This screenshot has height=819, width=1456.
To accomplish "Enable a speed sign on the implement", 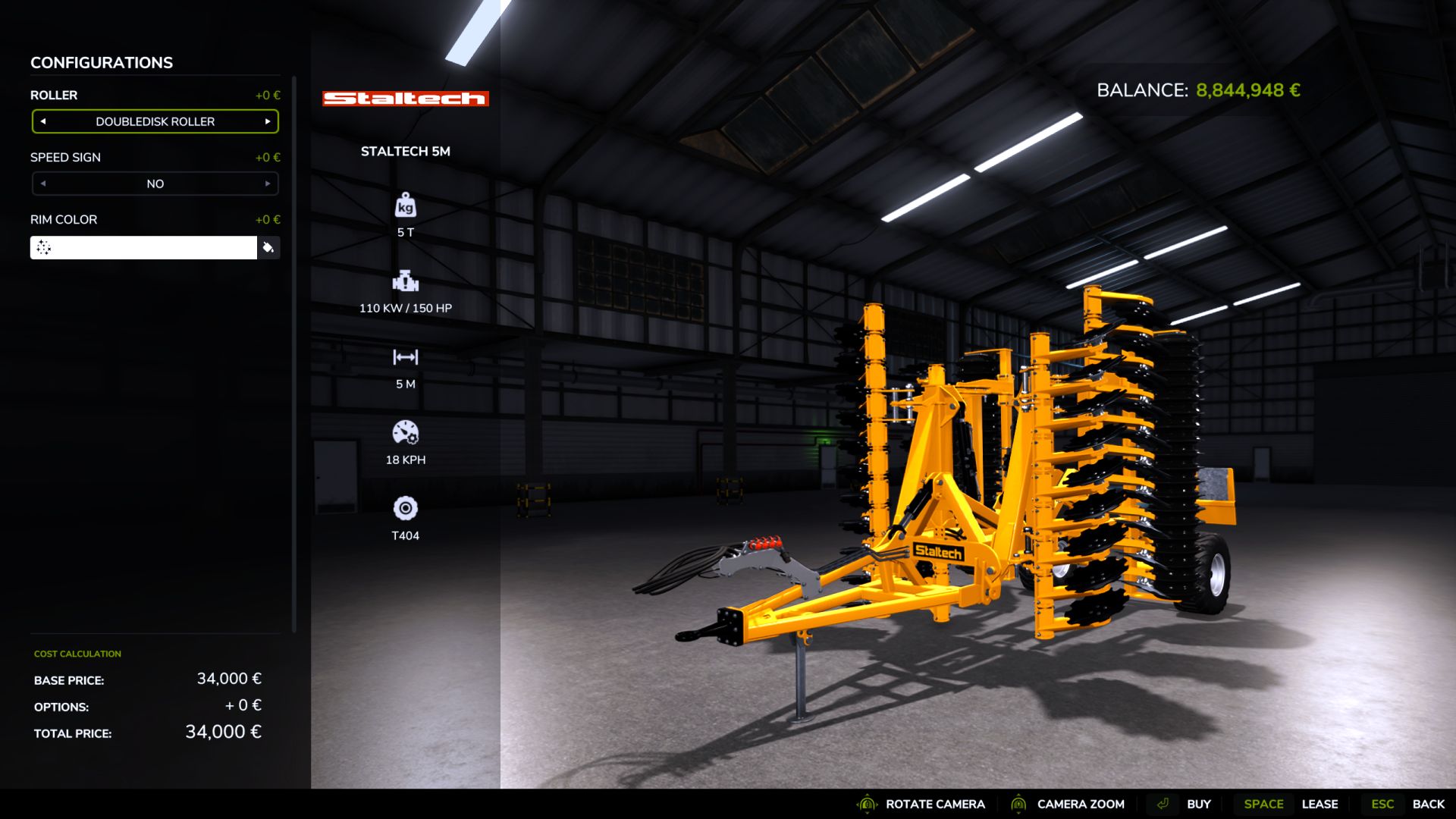I will click(268, 184).
